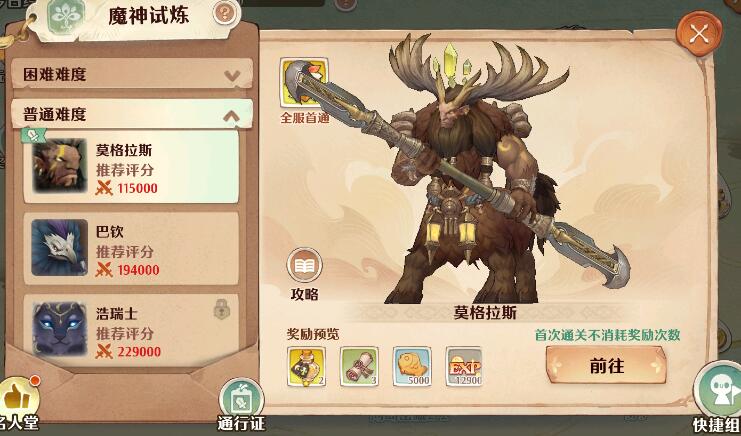The image size is (741, 436).
Task: Inspect the red scroll reward item
Action: click(x=358, y=366)
